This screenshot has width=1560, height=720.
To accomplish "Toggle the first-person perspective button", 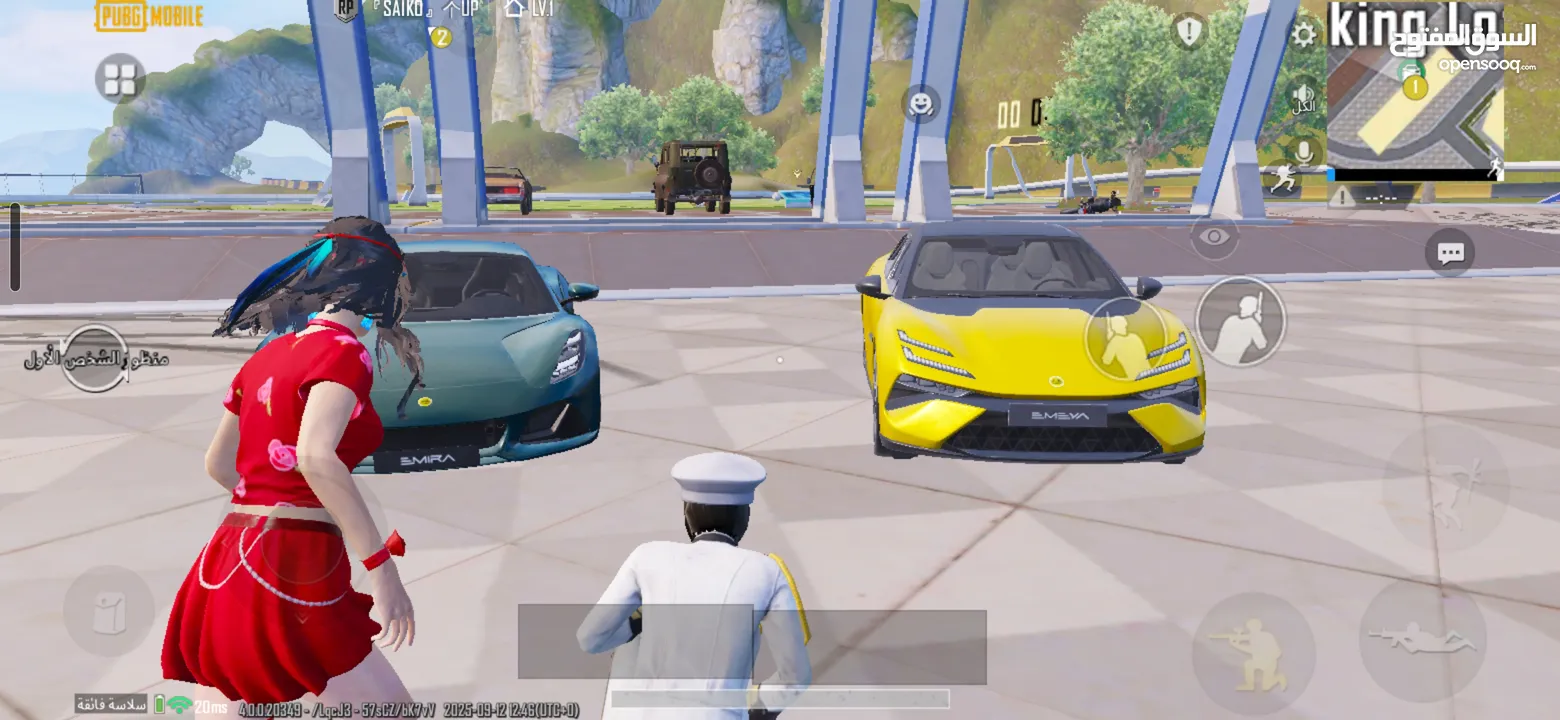I will point(94,358).
